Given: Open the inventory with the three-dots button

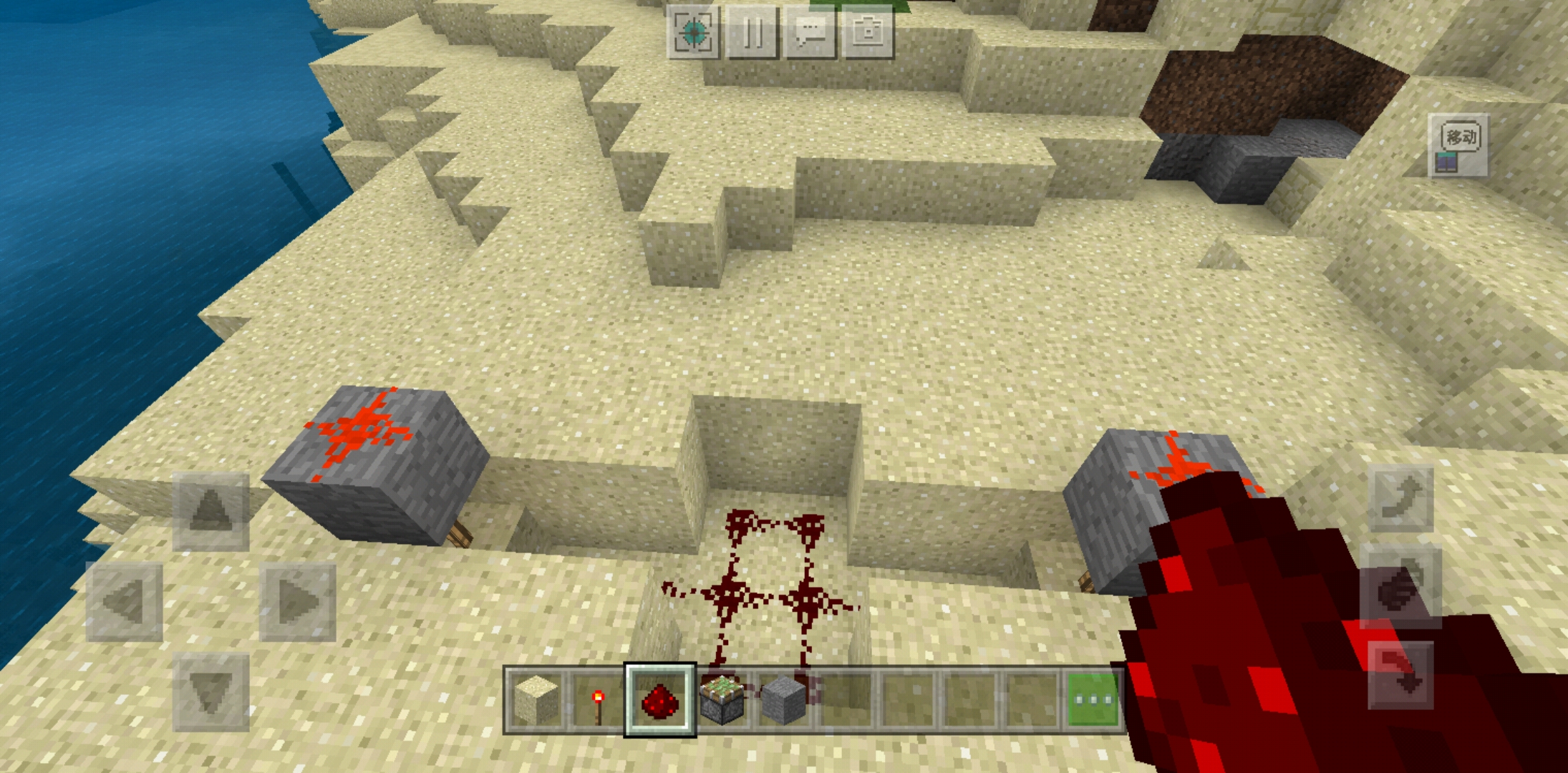Looking at the screenshot, I should (x=1093, y=700).
